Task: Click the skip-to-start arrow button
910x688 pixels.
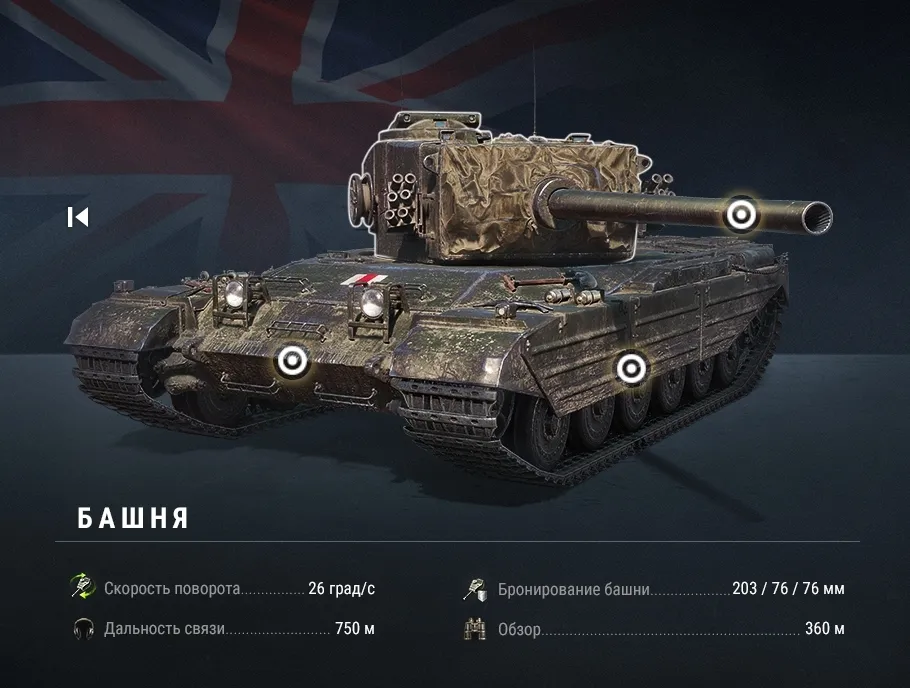Action: coord(78,217)
